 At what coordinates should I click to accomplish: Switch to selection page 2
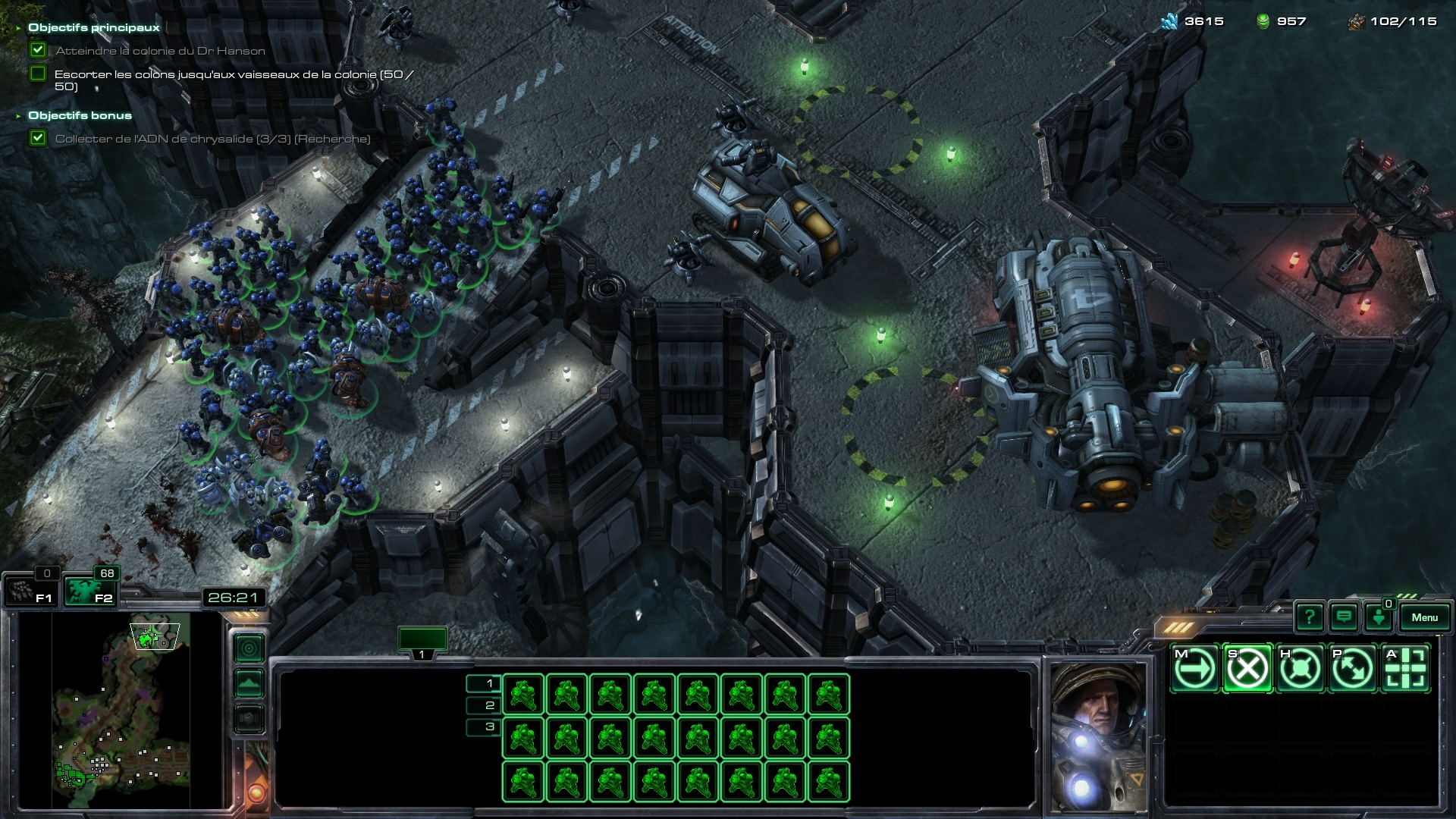pos(484,705)
